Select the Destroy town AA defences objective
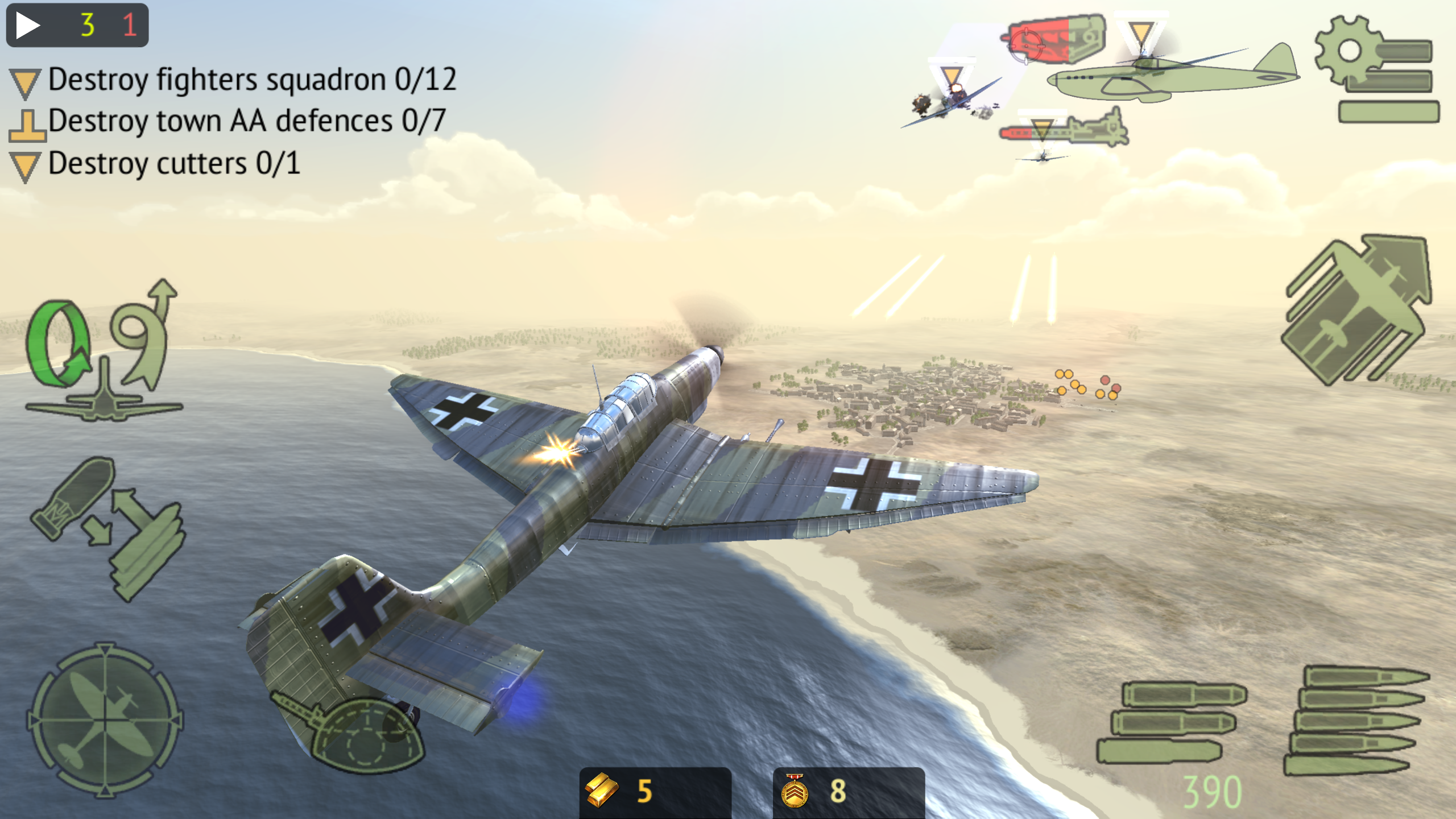This screenshot has height=819, width=1456. click(x=246, y=121)
